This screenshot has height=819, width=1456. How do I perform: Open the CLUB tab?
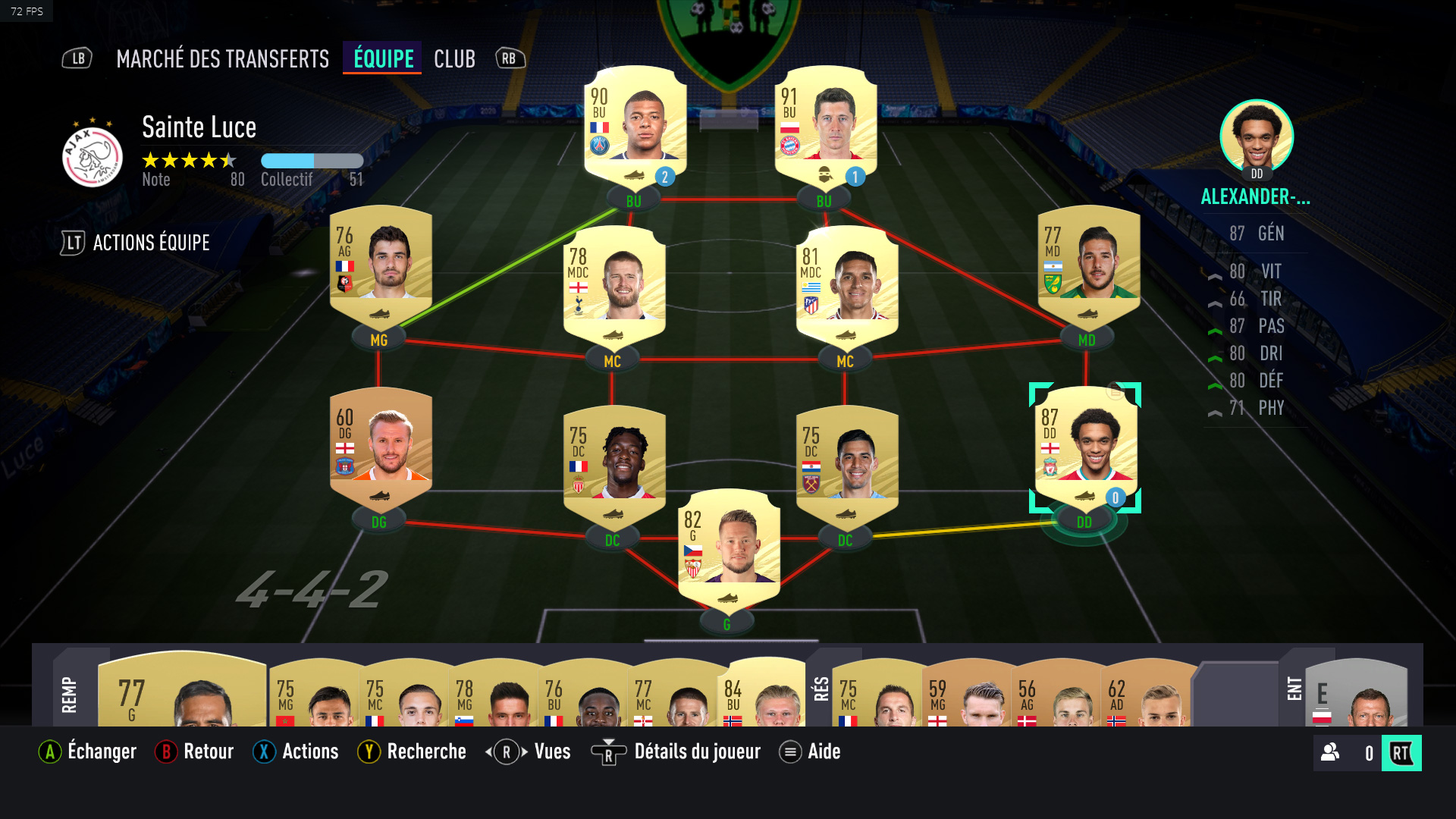(x=454, y=58)
